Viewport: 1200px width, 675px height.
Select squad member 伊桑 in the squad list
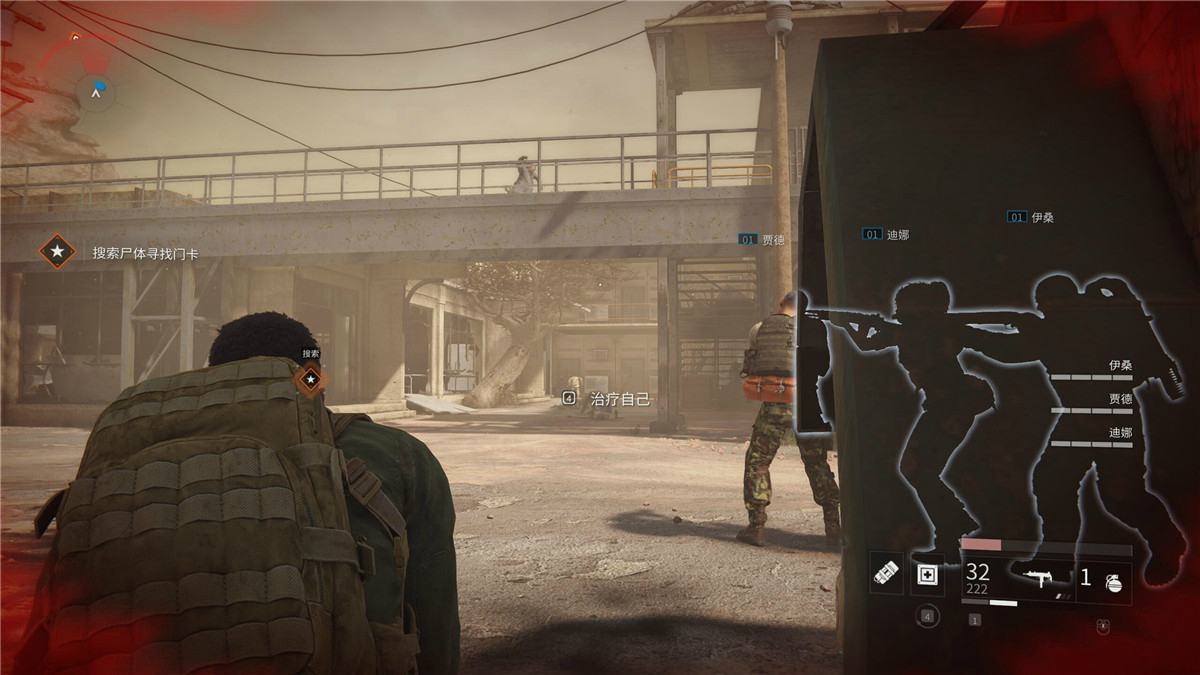click(x=1119, y=366)
